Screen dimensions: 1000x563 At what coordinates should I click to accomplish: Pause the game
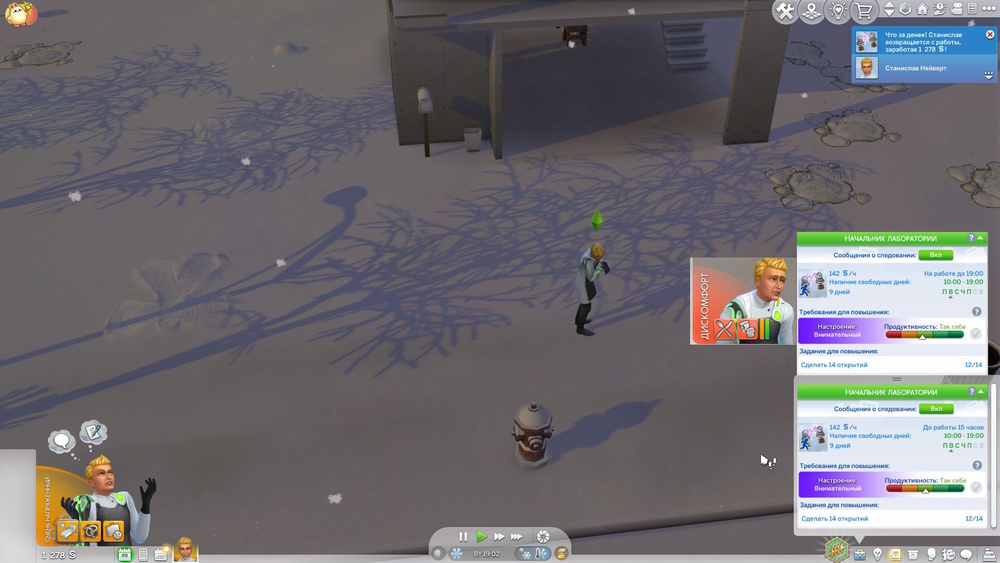[x=463, y=537]
